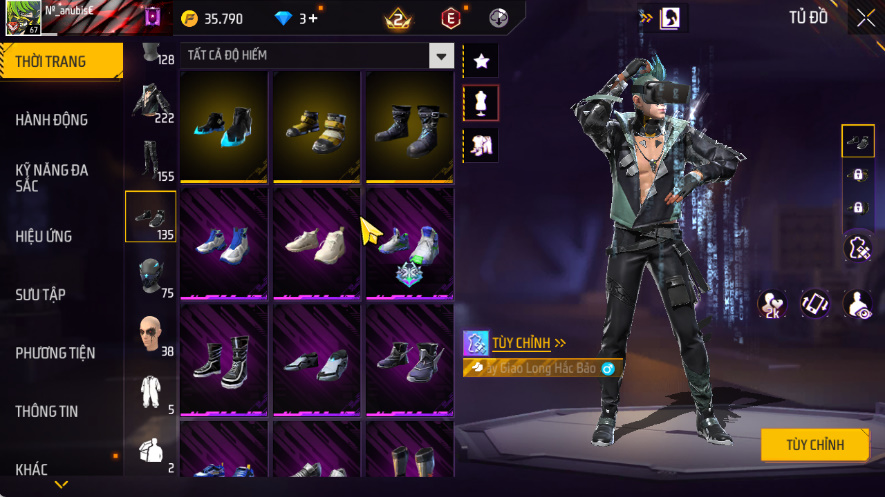Choose the yellow and grey strapped boots
This screenshot has width=885, height=497.
point(316,125)
